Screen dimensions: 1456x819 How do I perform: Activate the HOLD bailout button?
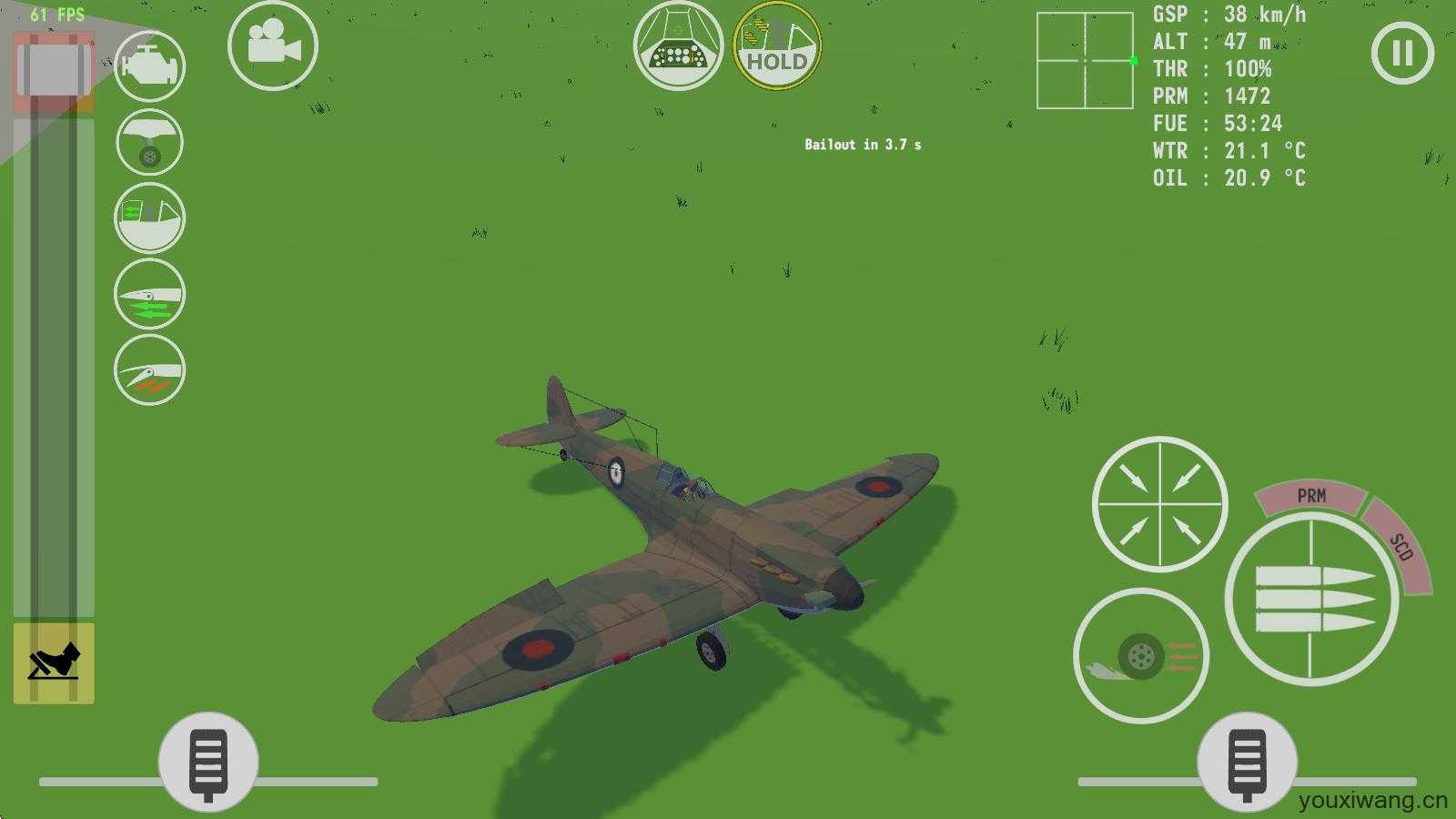(777, 45)
